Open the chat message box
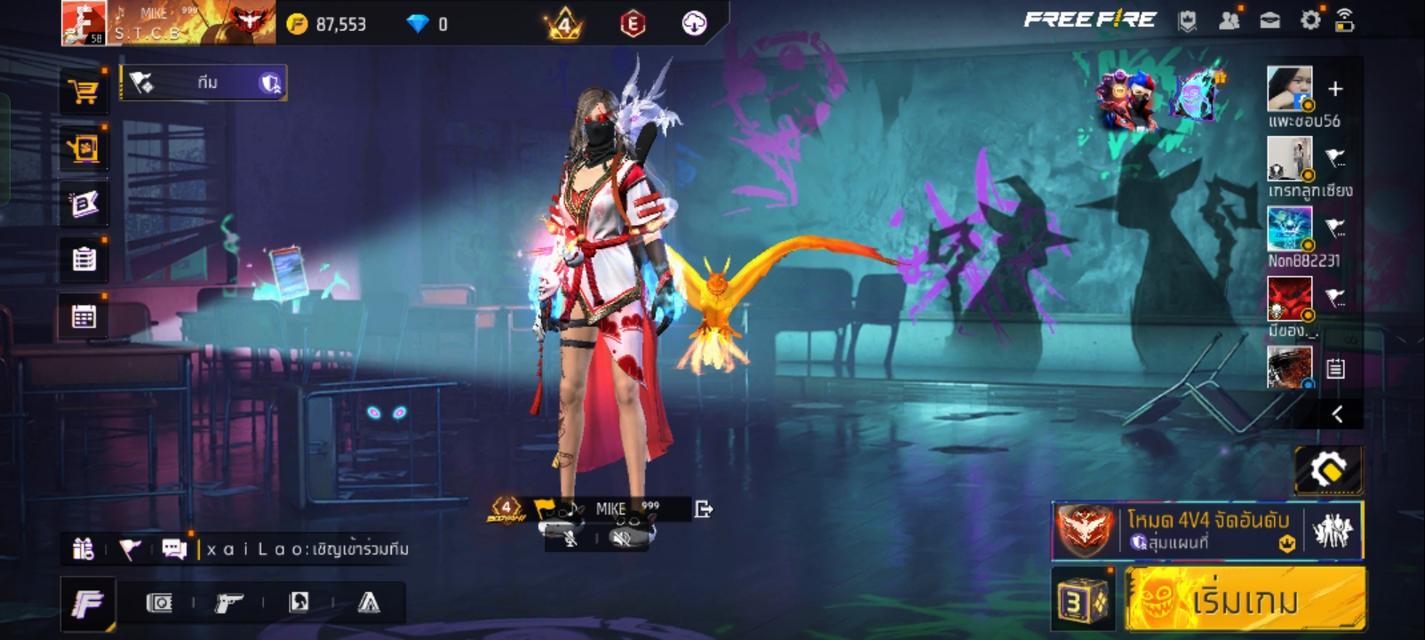This screenshot has height=640, width=1425. tap(174, 549)
